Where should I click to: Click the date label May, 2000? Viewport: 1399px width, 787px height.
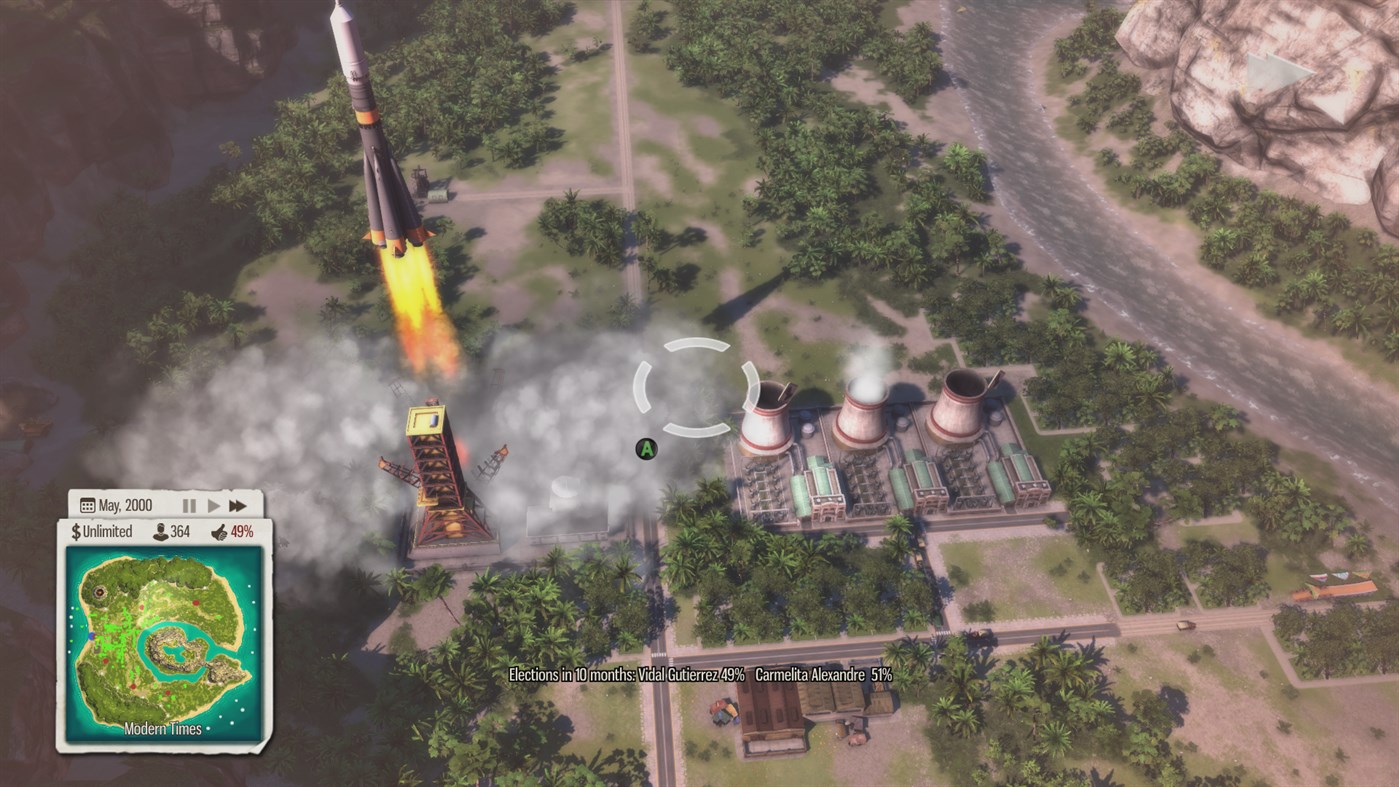(x=125, y=505)
